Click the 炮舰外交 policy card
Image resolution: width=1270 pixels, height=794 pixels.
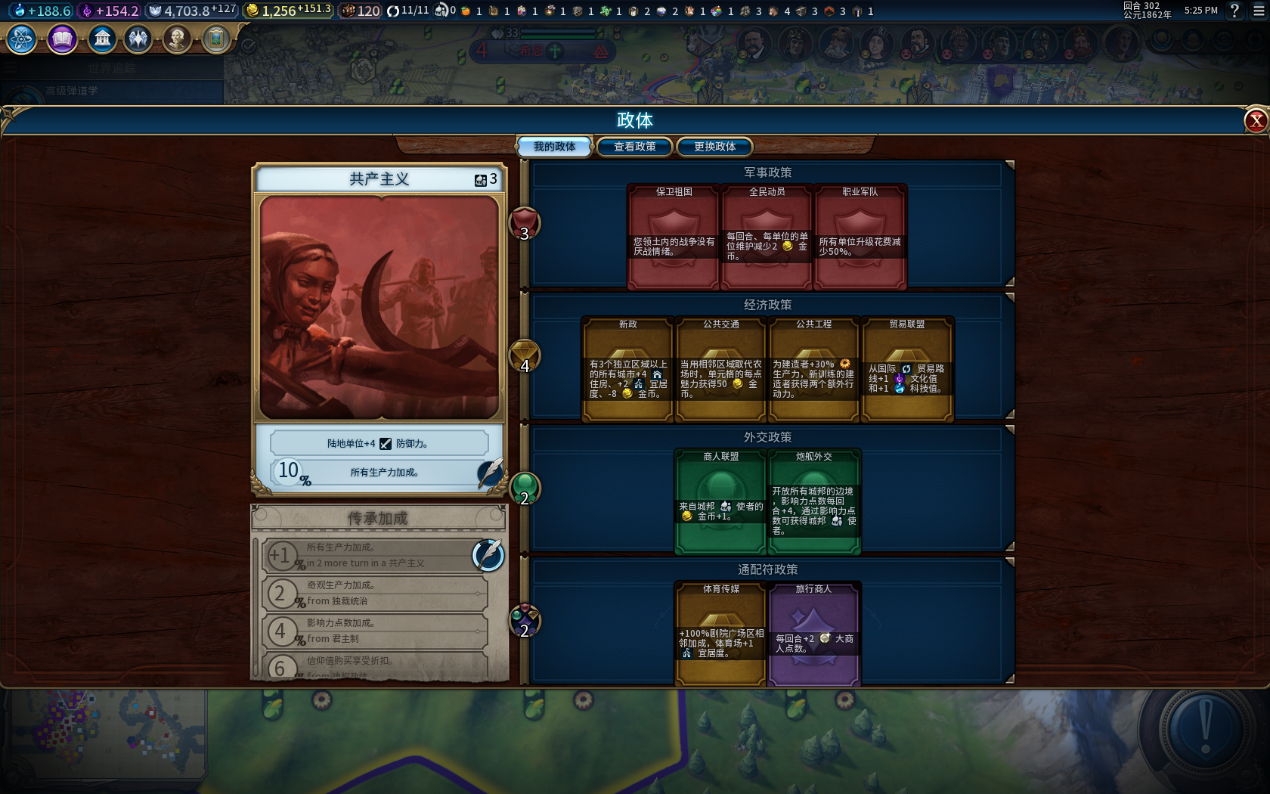pos(814,501)
